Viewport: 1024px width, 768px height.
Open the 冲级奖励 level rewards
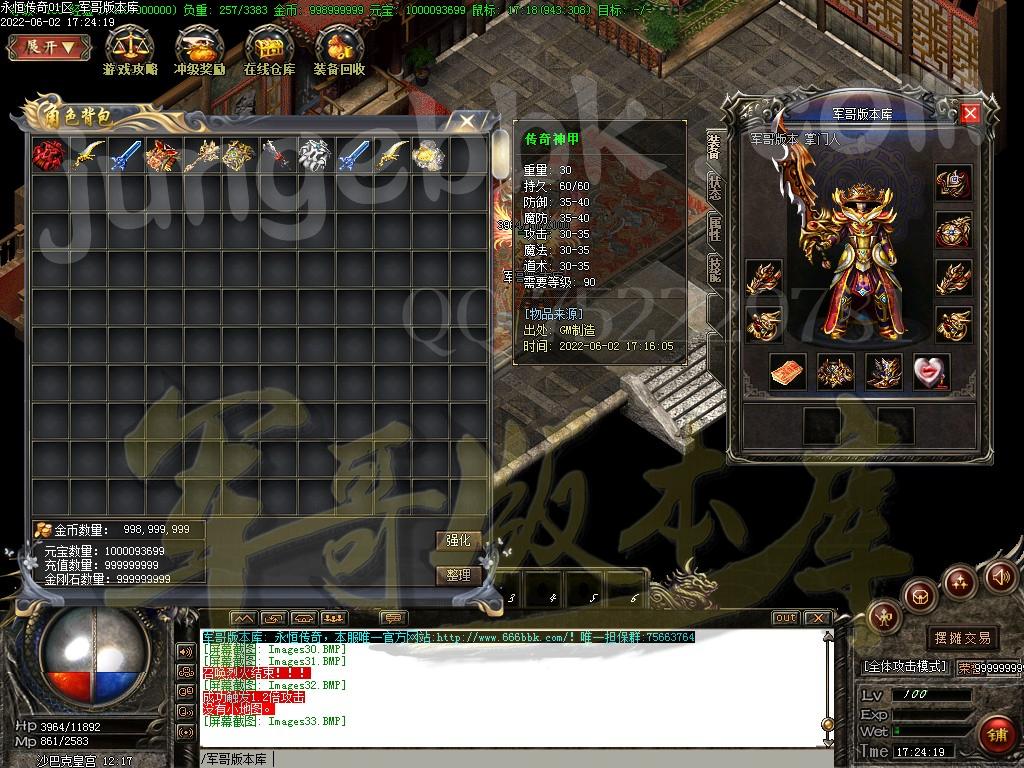[199, 52]
